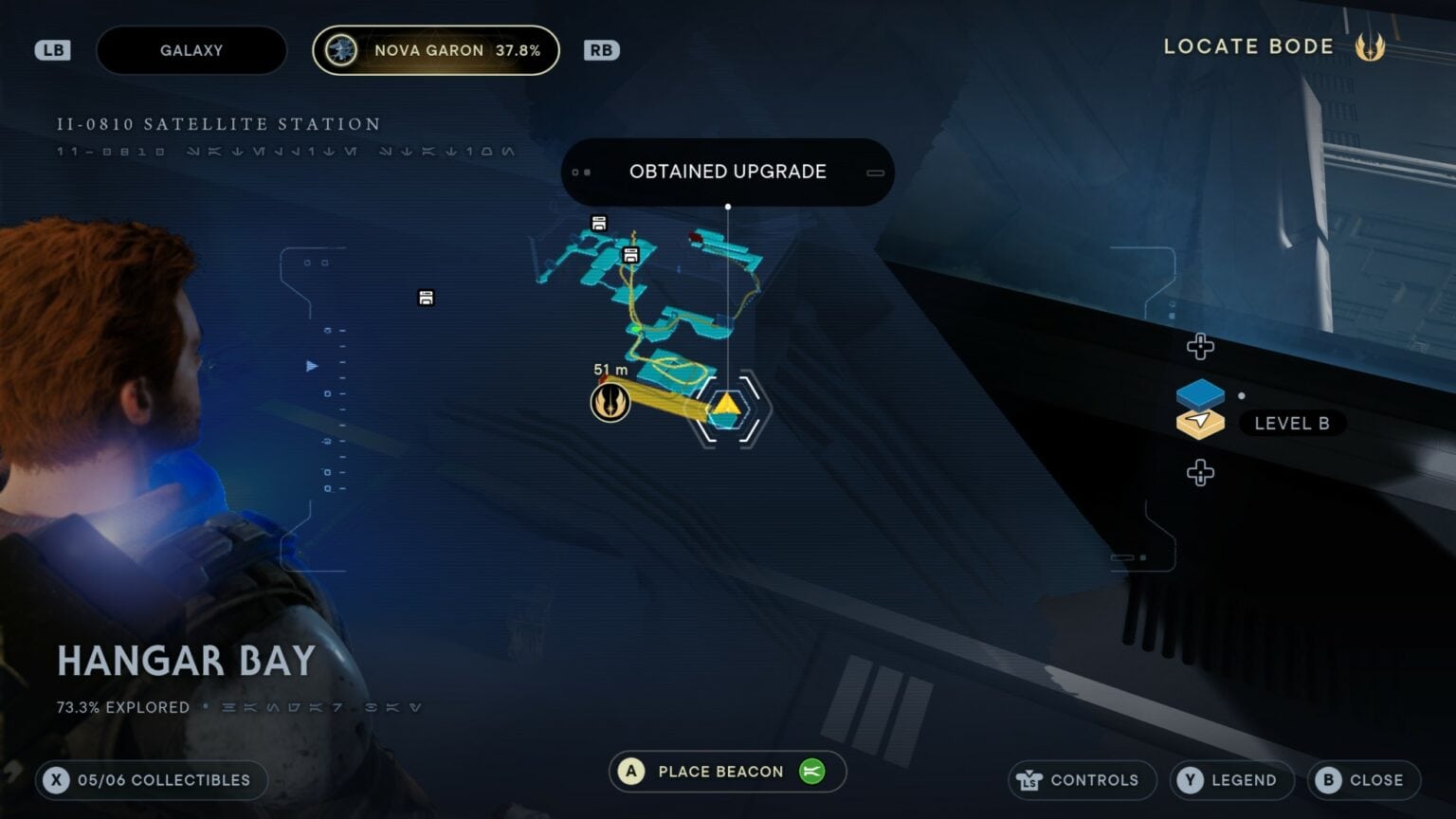
Task: Click the upper cross to view the level above
Action: [1200, 347]
